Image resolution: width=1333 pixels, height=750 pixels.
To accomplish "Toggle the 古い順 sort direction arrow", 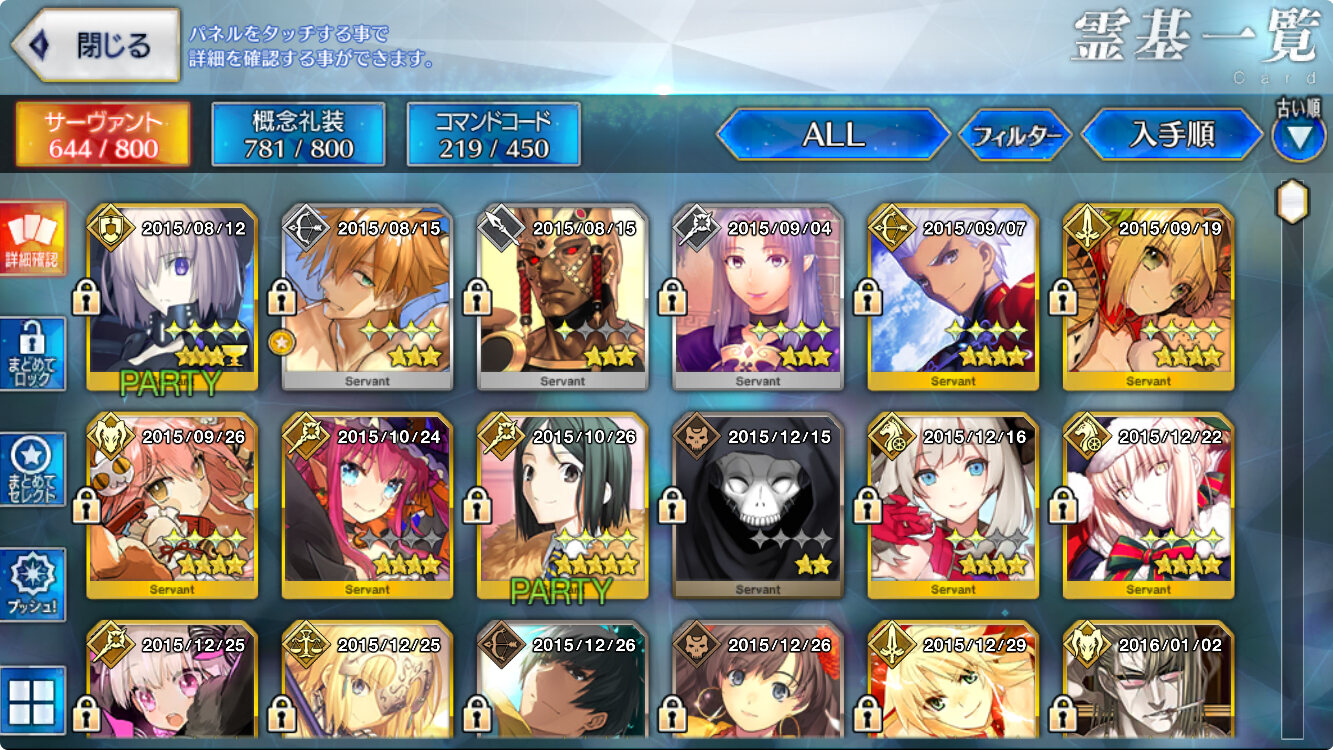I will point(1298,137).
